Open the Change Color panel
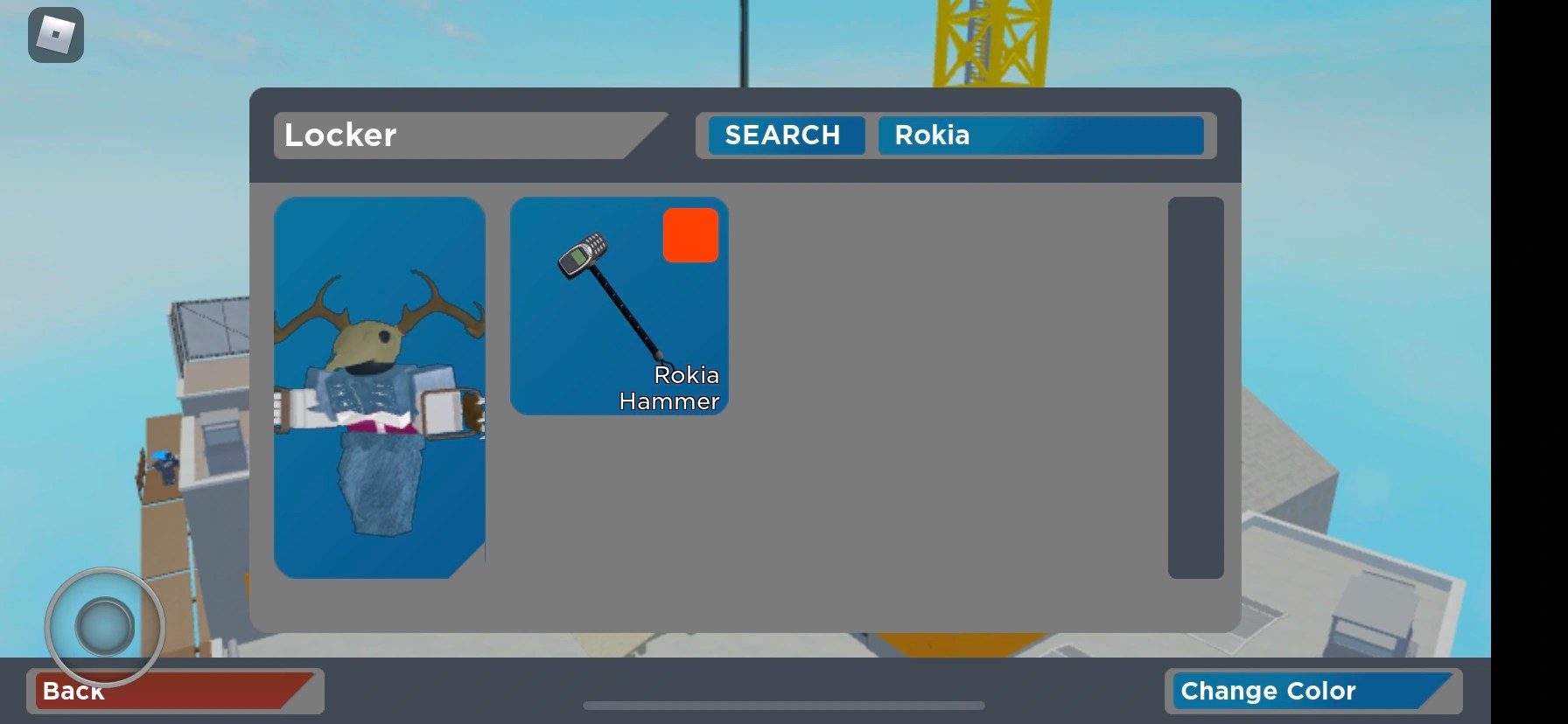The height and width of the screenshot is (724, 1568). (1314, 691)
